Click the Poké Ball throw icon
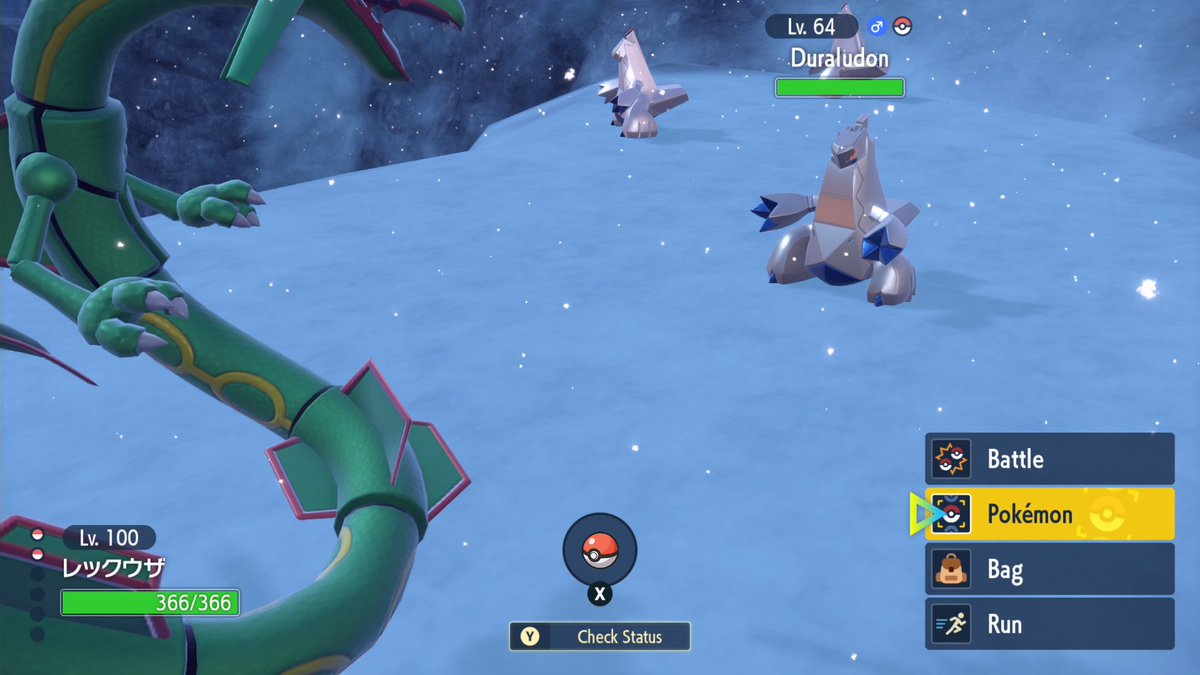Screen dimensions: 1200x675 (x=599, y=549)
